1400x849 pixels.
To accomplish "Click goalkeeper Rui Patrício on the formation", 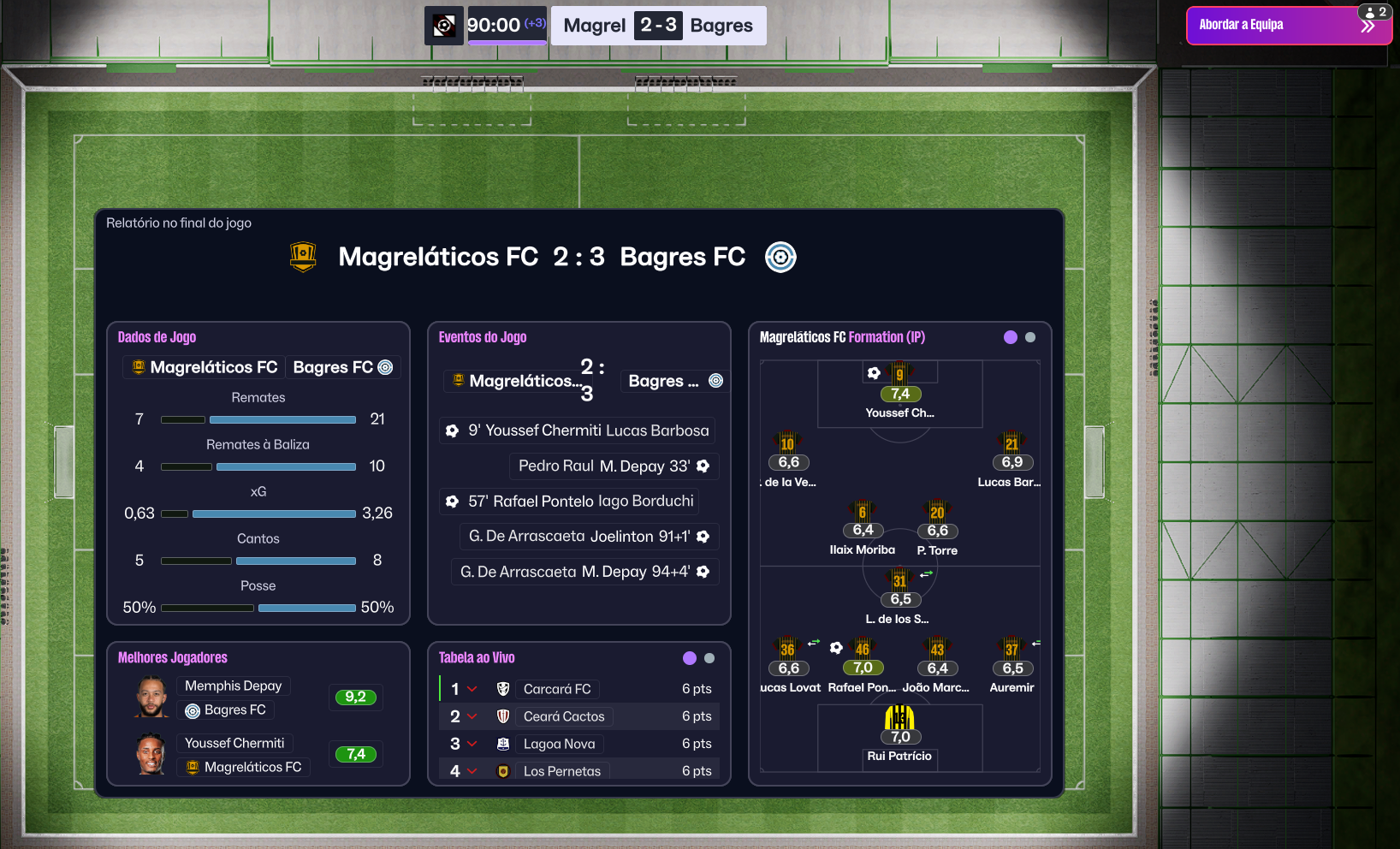I will (899, 727).
